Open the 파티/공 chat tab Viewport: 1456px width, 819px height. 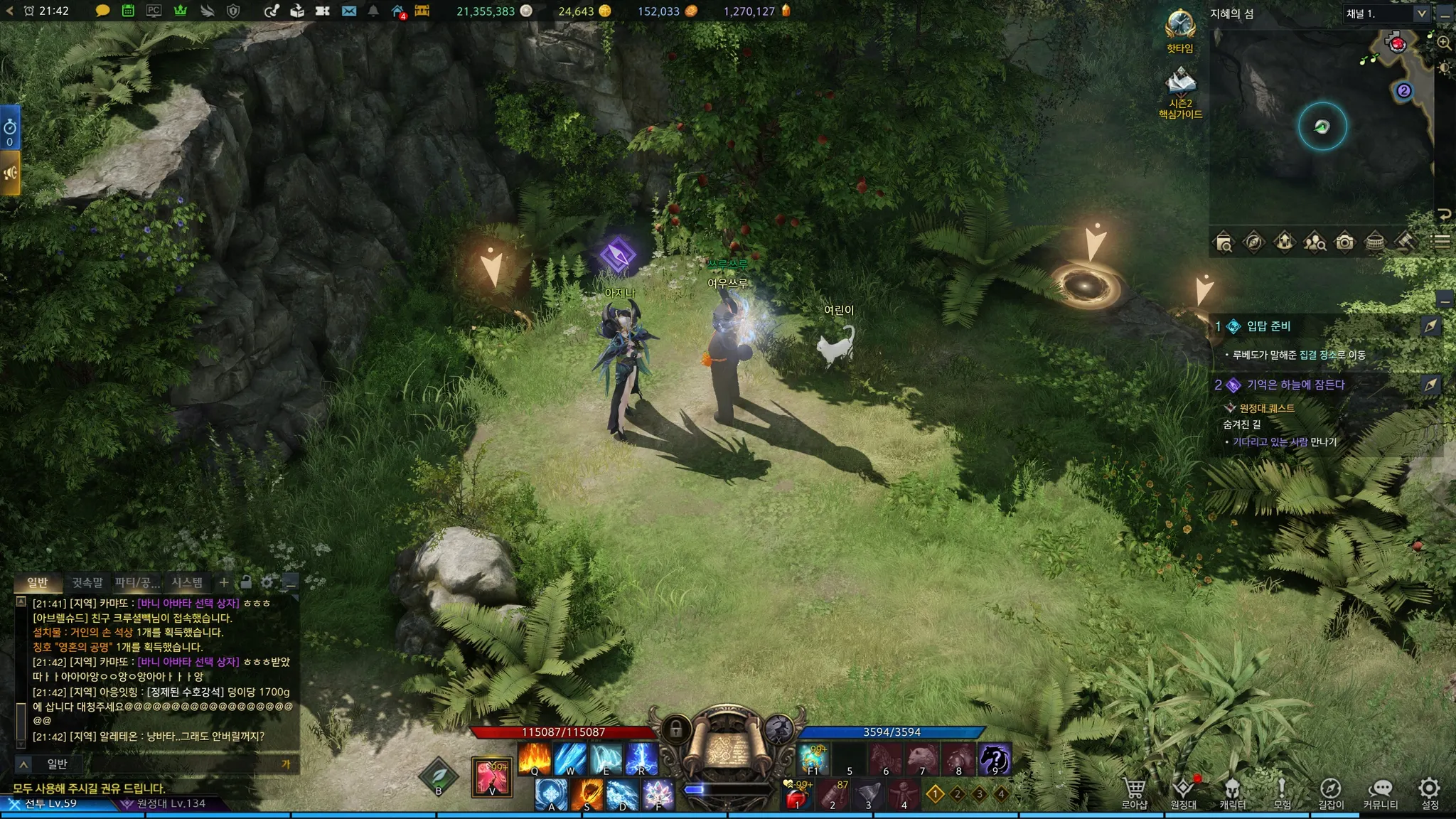pyautogui.click(x=137, y=583)
